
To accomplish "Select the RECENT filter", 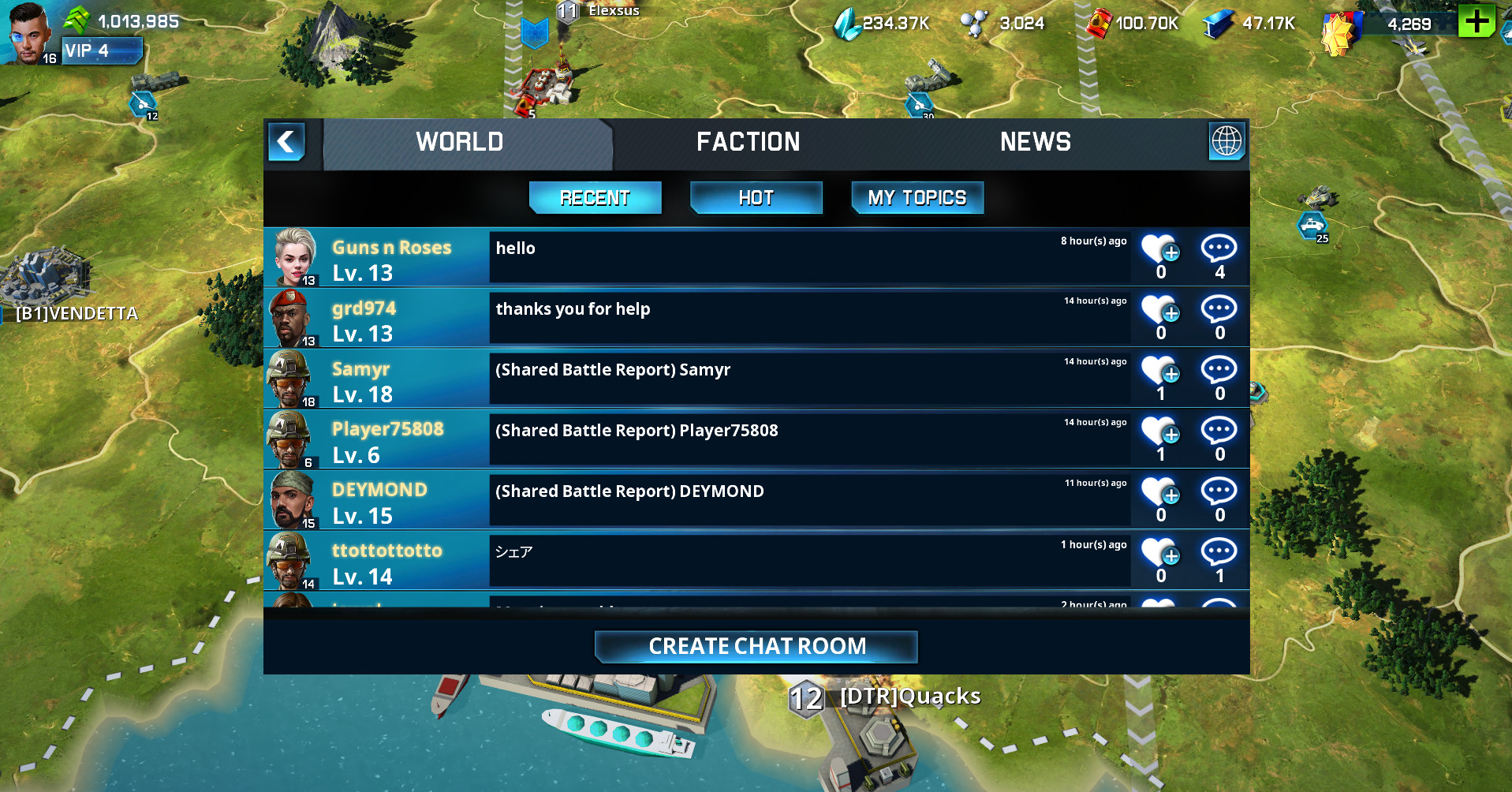I will coord(595,197).
